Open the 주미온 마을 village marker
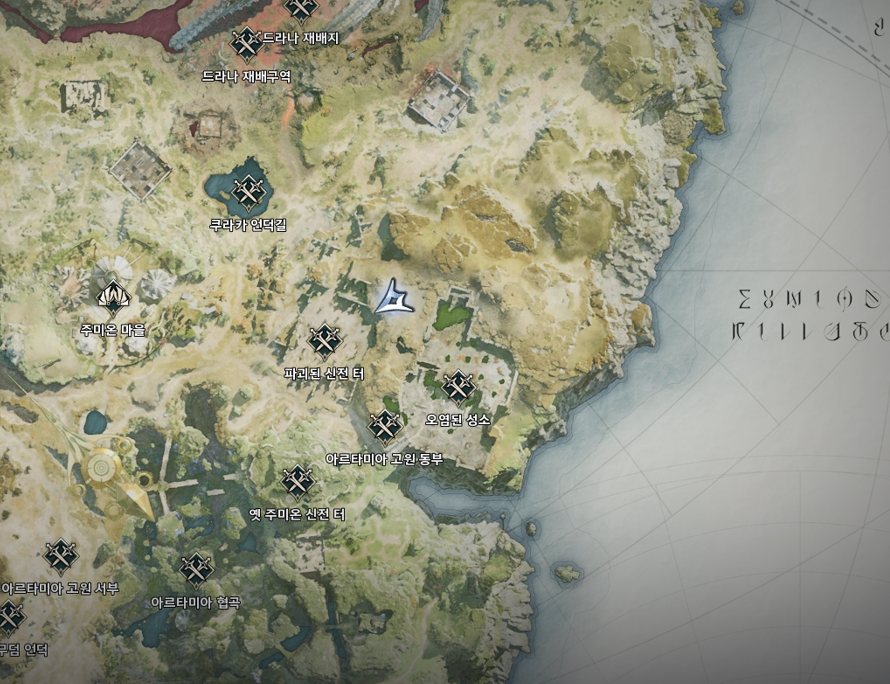 pos(111,296)
